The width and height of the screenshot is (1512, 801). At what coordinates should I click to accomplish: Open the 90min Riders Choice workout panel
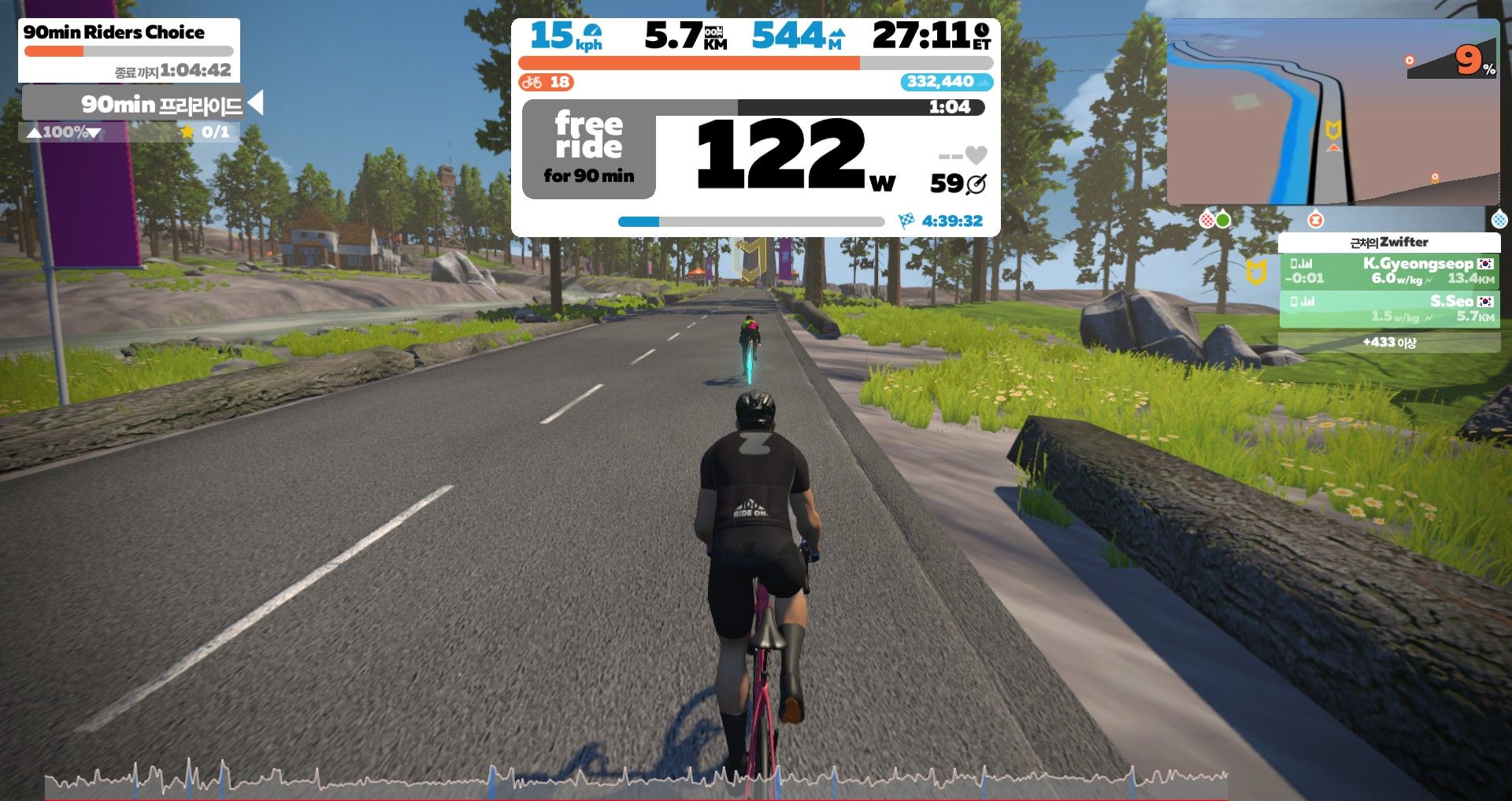pos(128,50)
